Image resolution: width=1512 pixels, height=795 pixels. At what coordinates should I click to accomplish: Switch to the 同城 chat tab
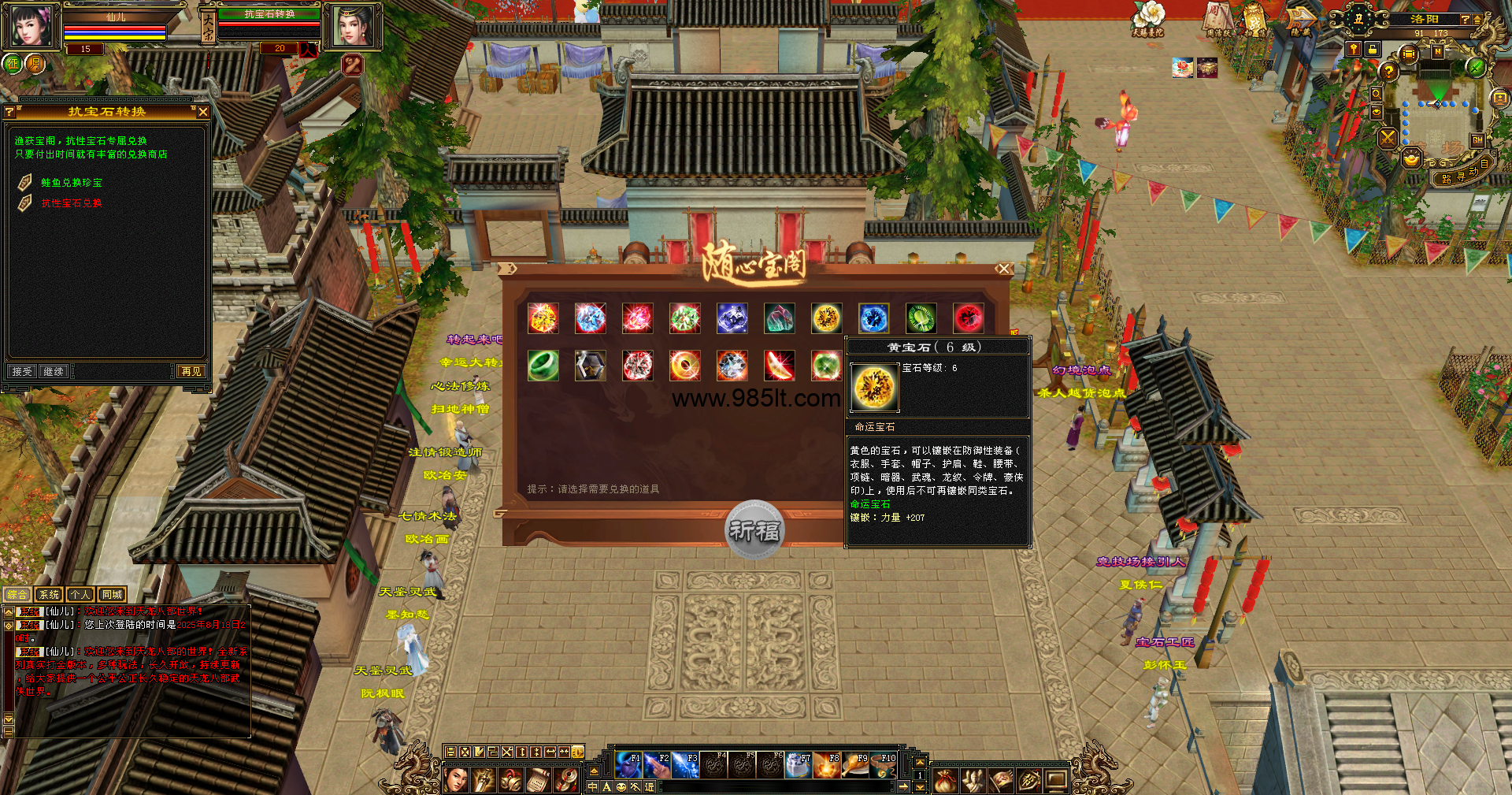112,595
